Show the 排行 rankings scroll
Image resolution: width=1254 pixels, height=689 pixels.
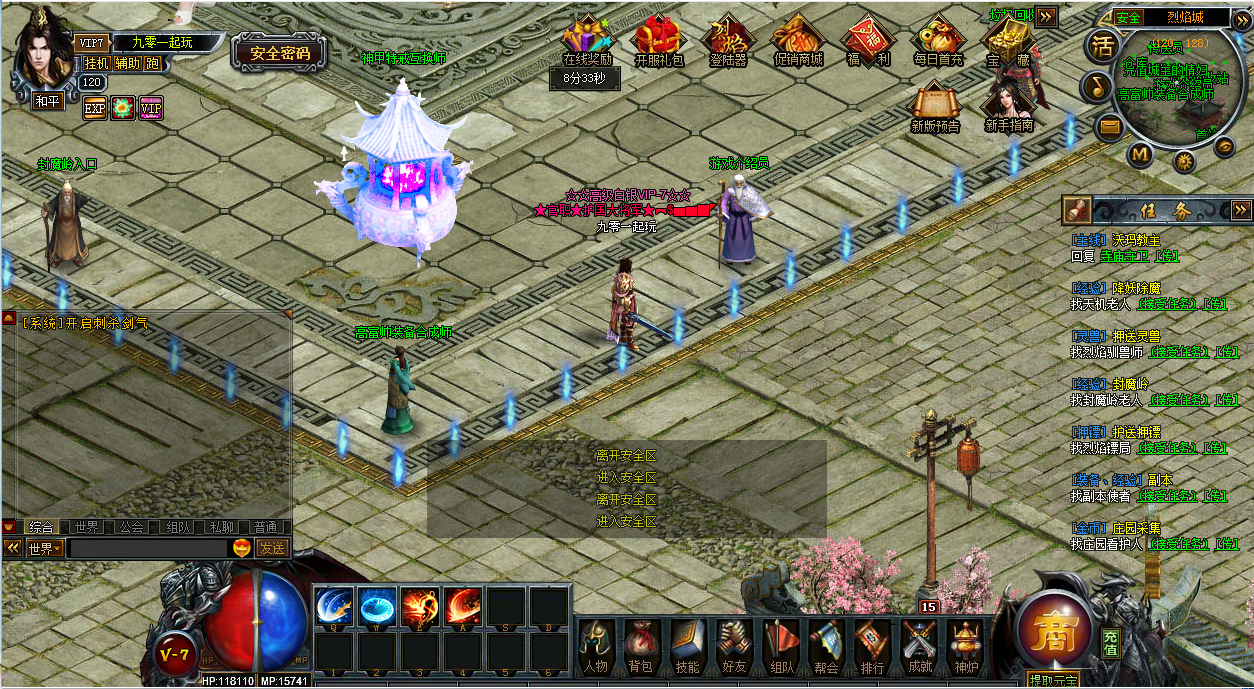tap(872, 646)
